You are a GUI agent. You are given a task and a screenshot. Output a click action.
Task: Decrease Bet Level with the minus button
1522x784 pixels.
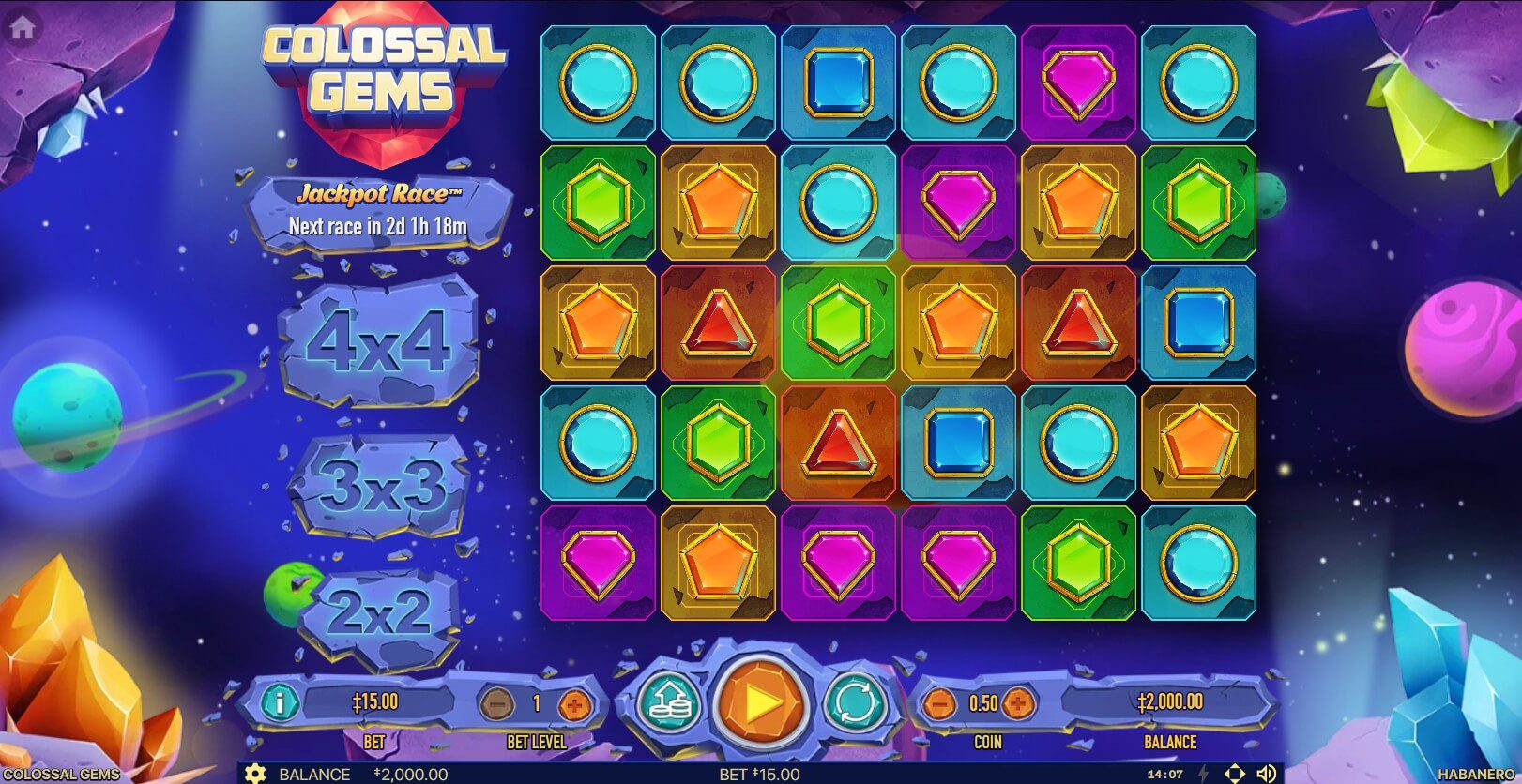(x=497, y=701)
